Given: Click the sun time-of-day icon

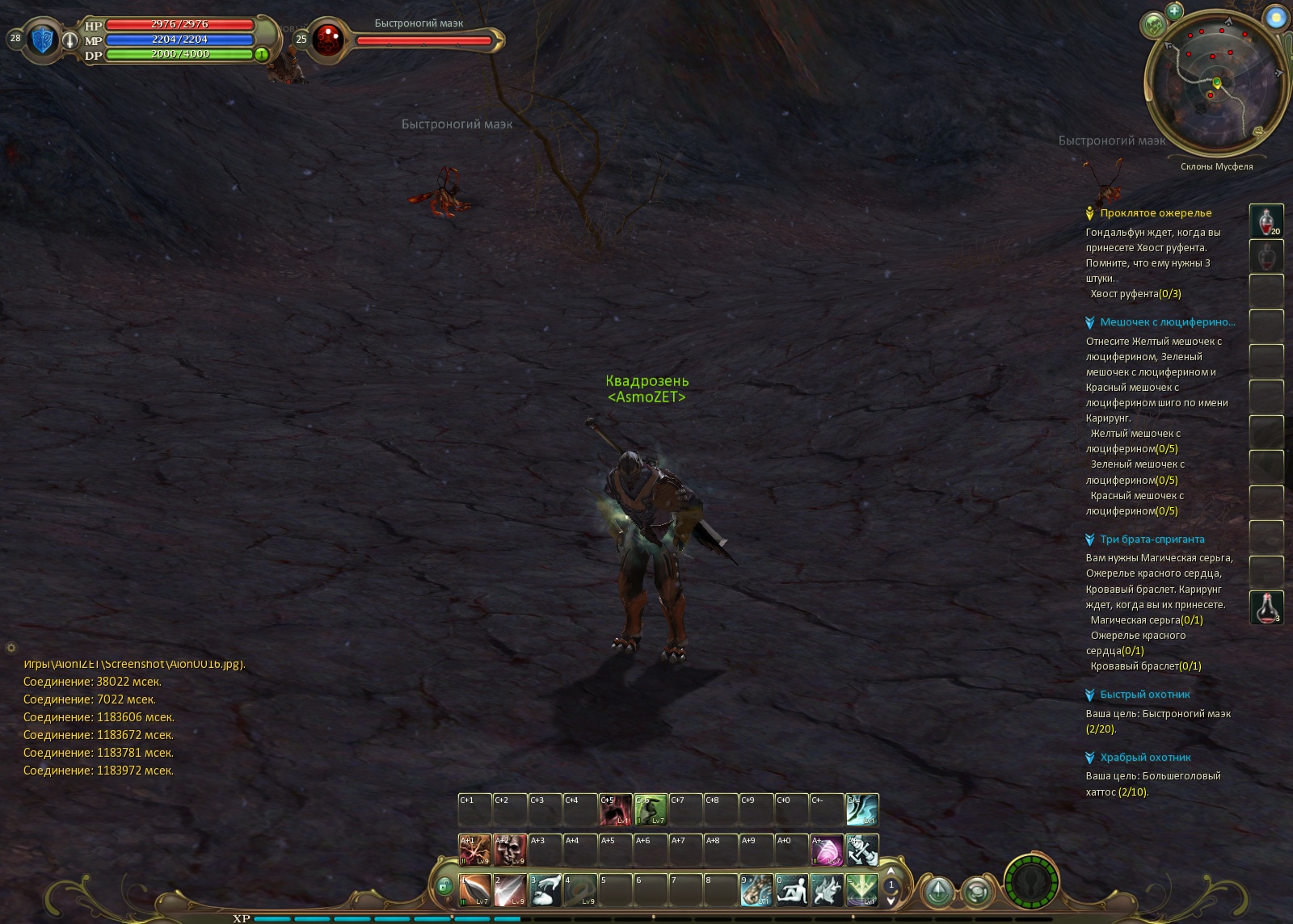Looking at the screenshot, I should coord(1275,18).
